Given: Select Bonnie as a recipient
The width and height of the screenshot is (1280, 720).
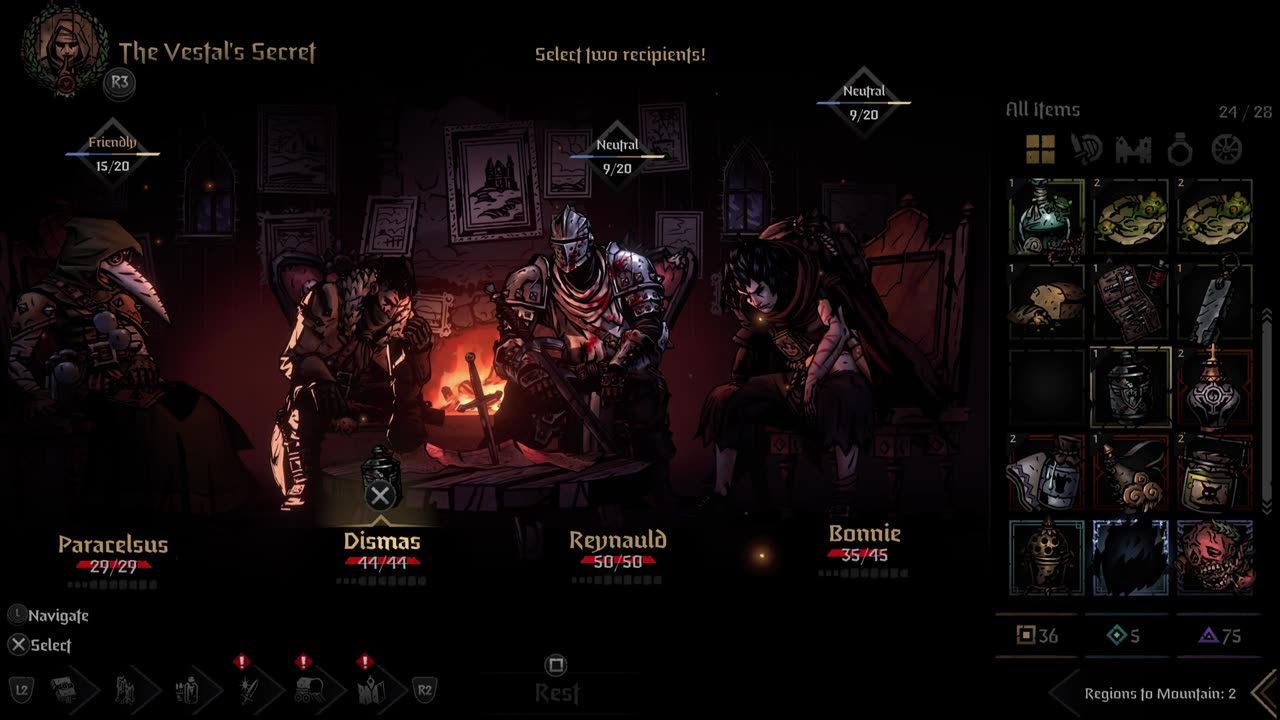Looking at the screenshot, I should click(x=864, y=534).
